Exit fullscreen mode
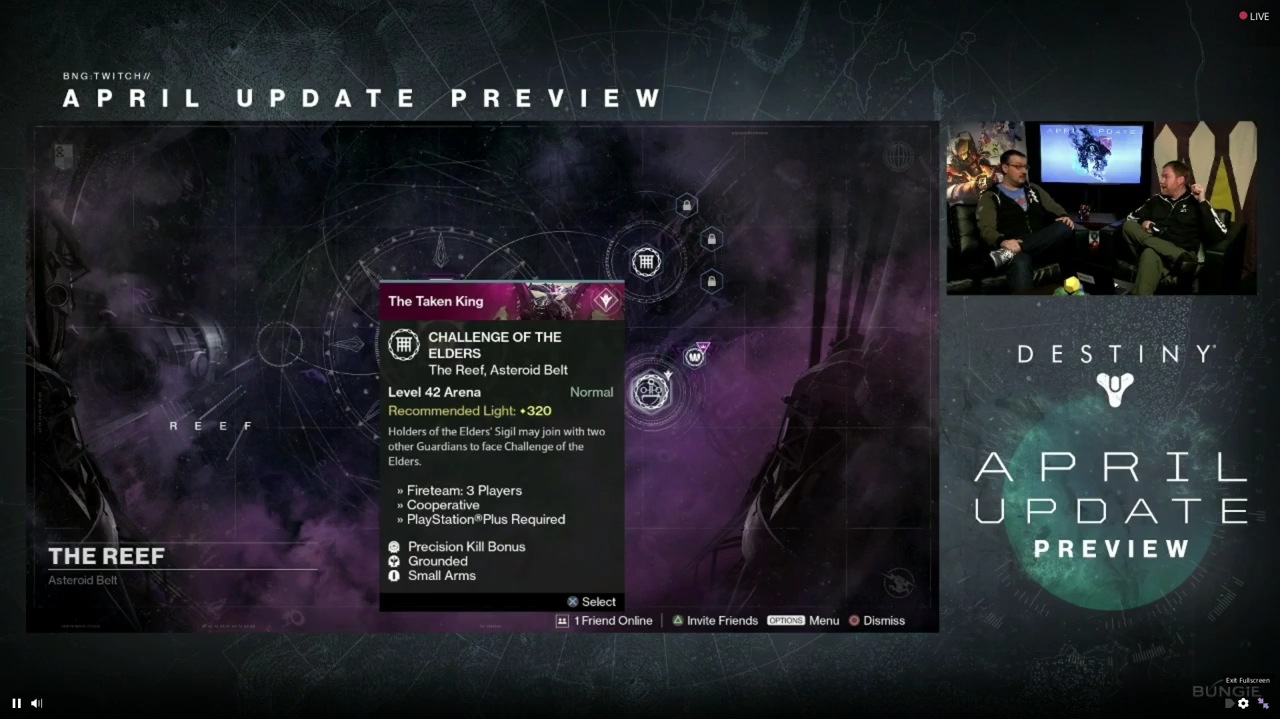 click(x=1263, y=703)
